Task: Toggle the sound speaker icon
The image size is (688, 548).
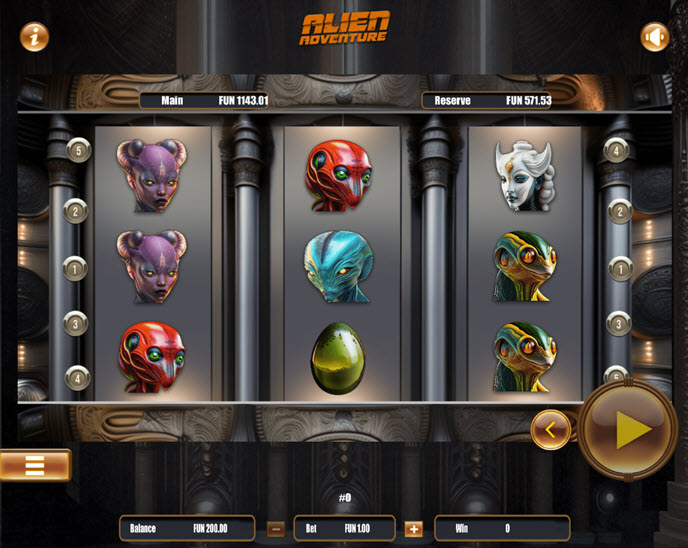Action: tap(654, 37)
